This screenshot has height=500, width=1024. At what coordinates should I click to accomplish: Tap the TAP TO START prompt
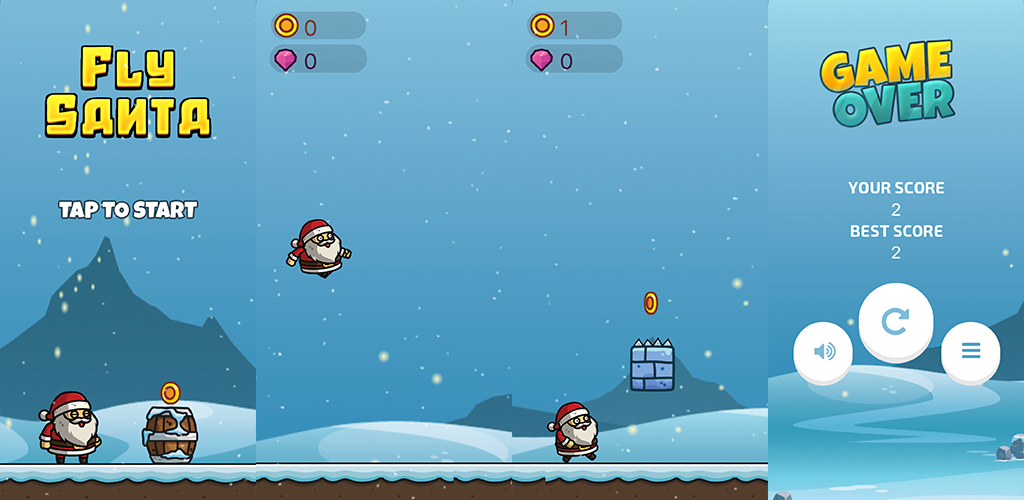[x=128, y=210]
